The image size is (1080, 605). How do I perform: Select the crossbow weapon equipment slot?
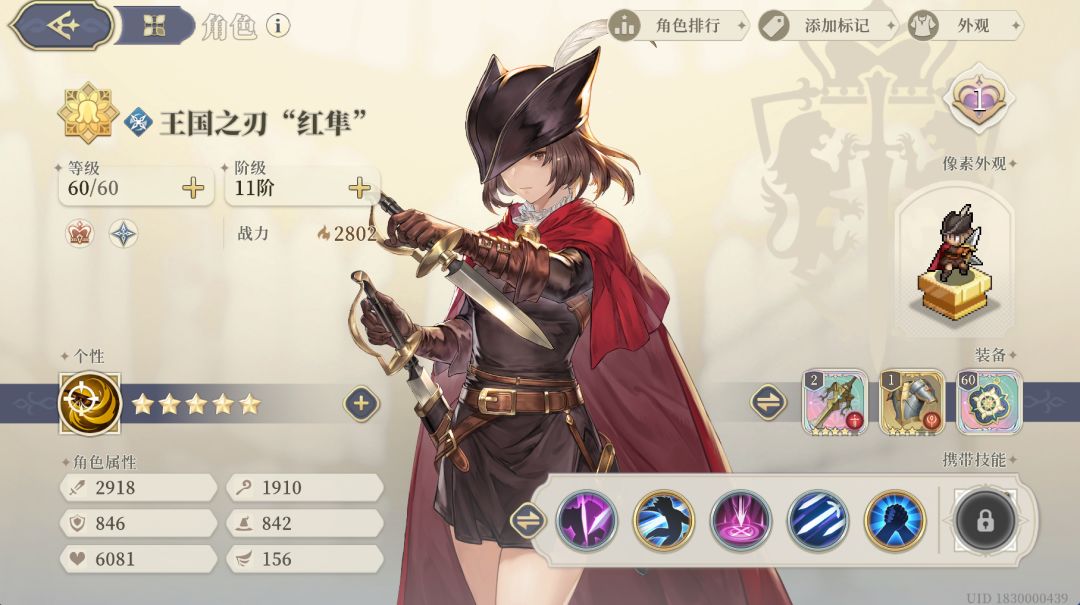pyautogui.click(x=834, y=402)
